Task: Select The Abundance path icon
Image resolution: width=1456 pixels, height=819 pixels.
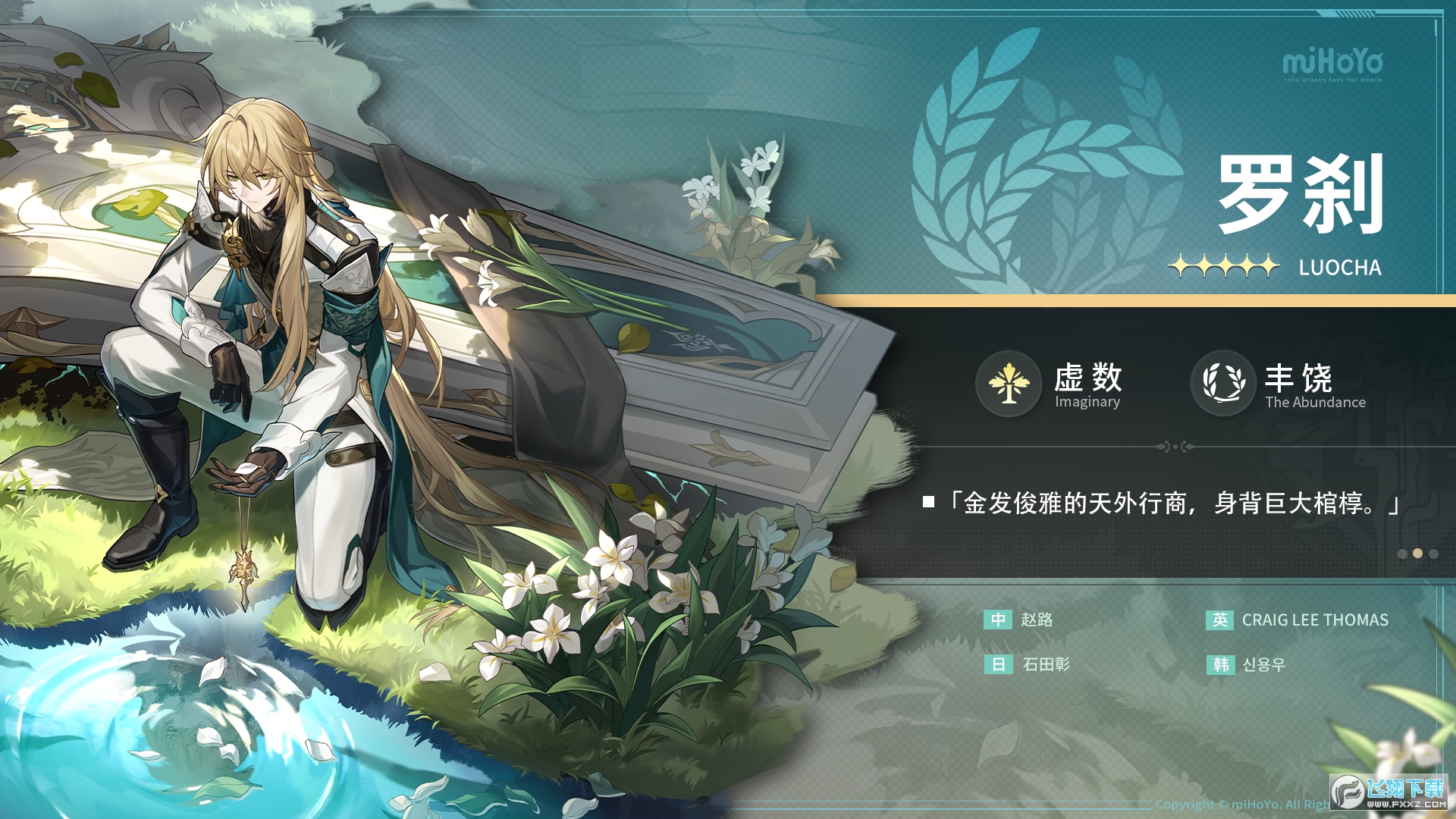Action: (1223, 383)
